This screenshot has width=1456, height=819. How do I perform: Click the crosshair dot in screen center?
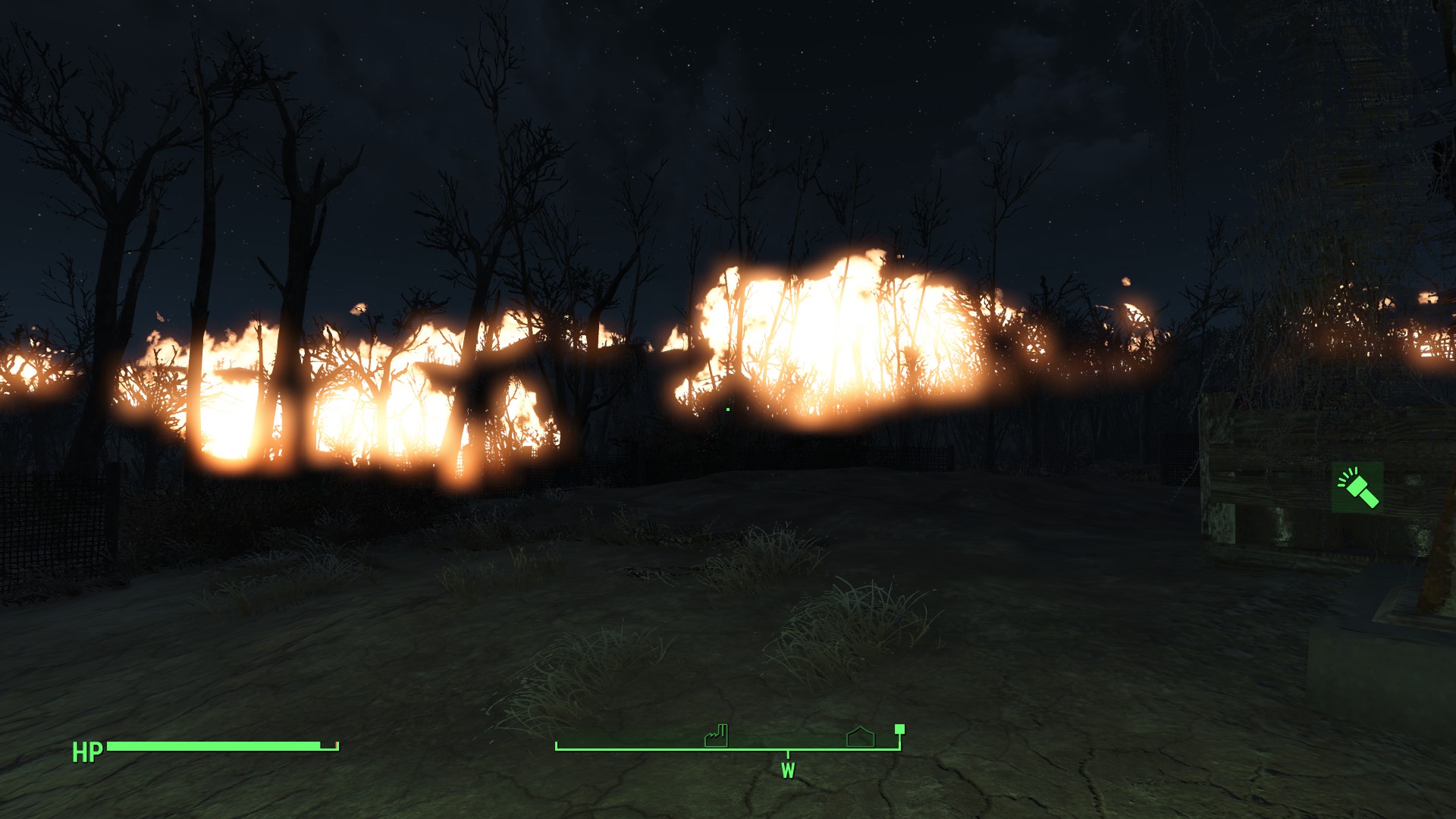(x=727, y=409)
